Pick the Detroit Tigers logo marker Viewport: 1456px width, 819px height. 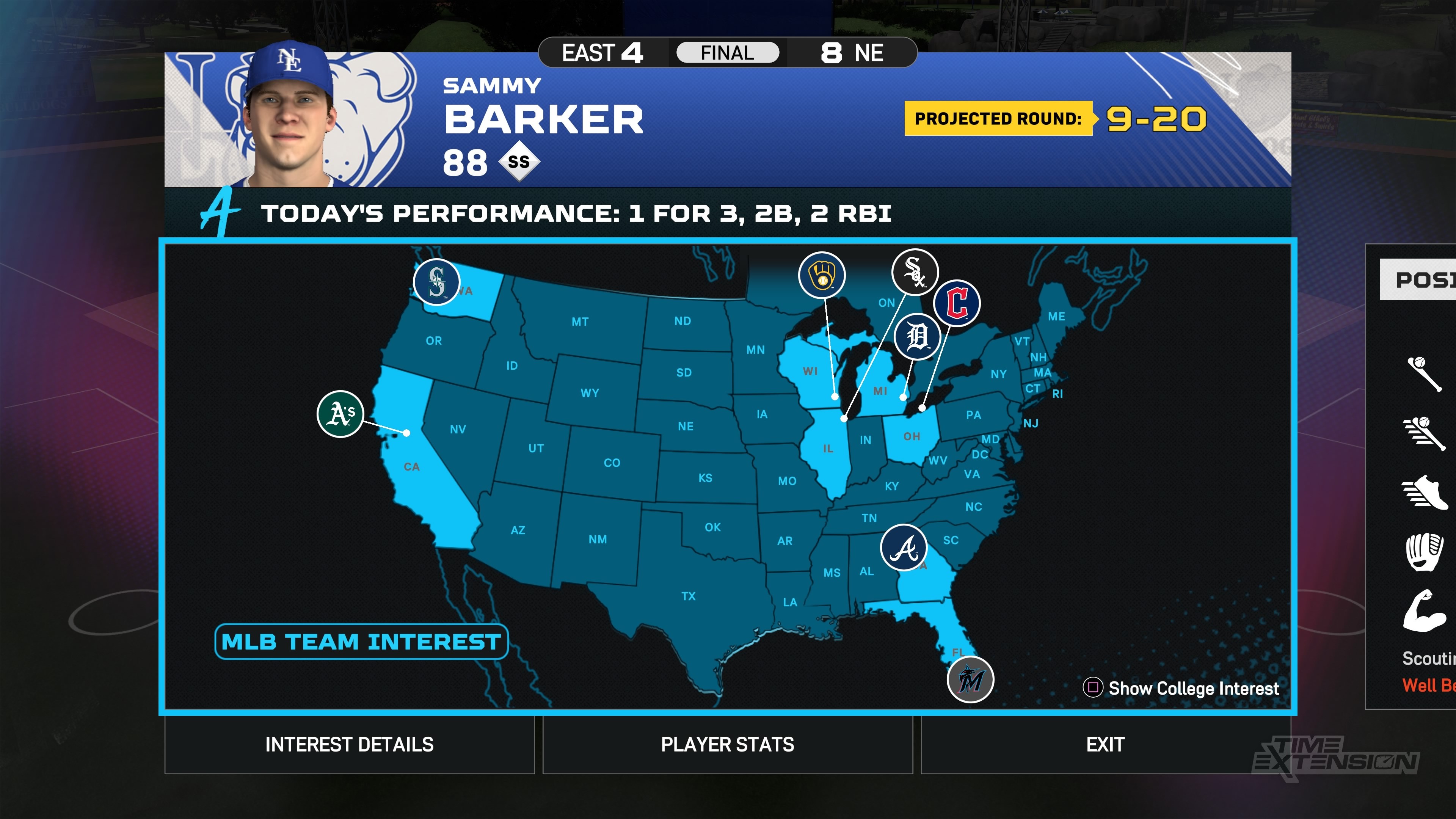coord(917,337)
